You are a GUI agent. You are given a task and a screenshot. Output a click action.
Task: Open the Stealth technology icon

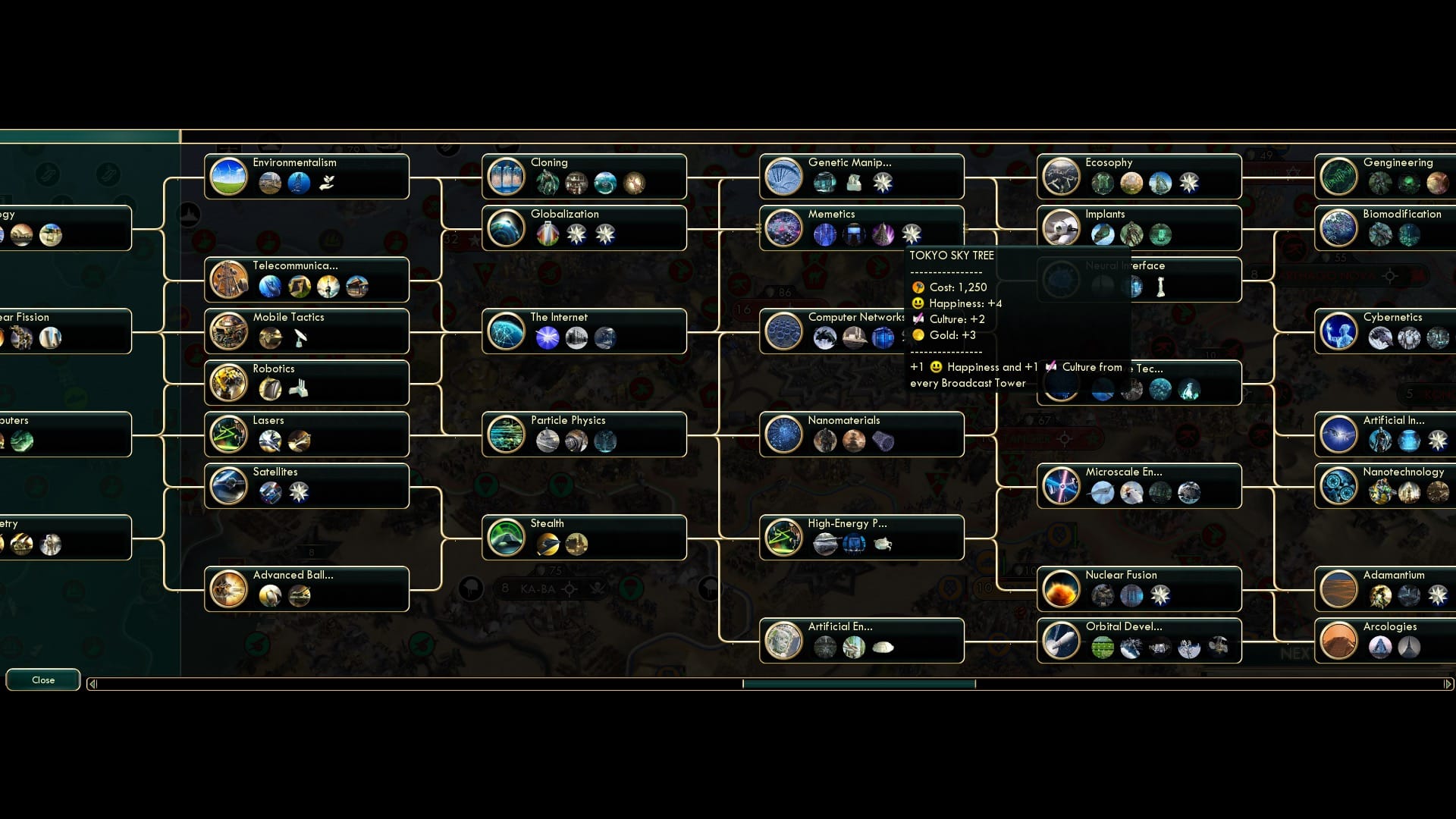coord(507,538)
